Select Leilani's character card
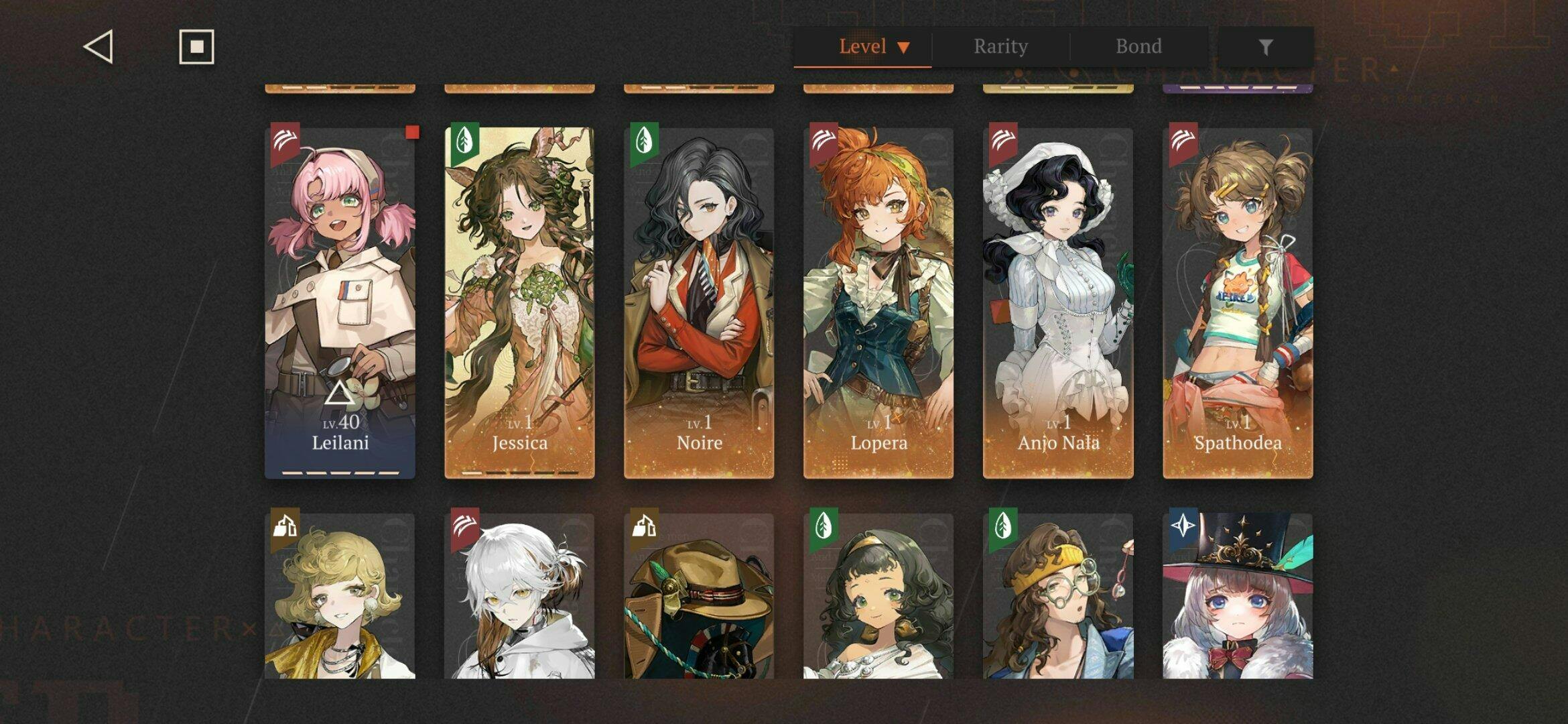The width and height of the screenshot is (1568, 724). click(340, 302)
